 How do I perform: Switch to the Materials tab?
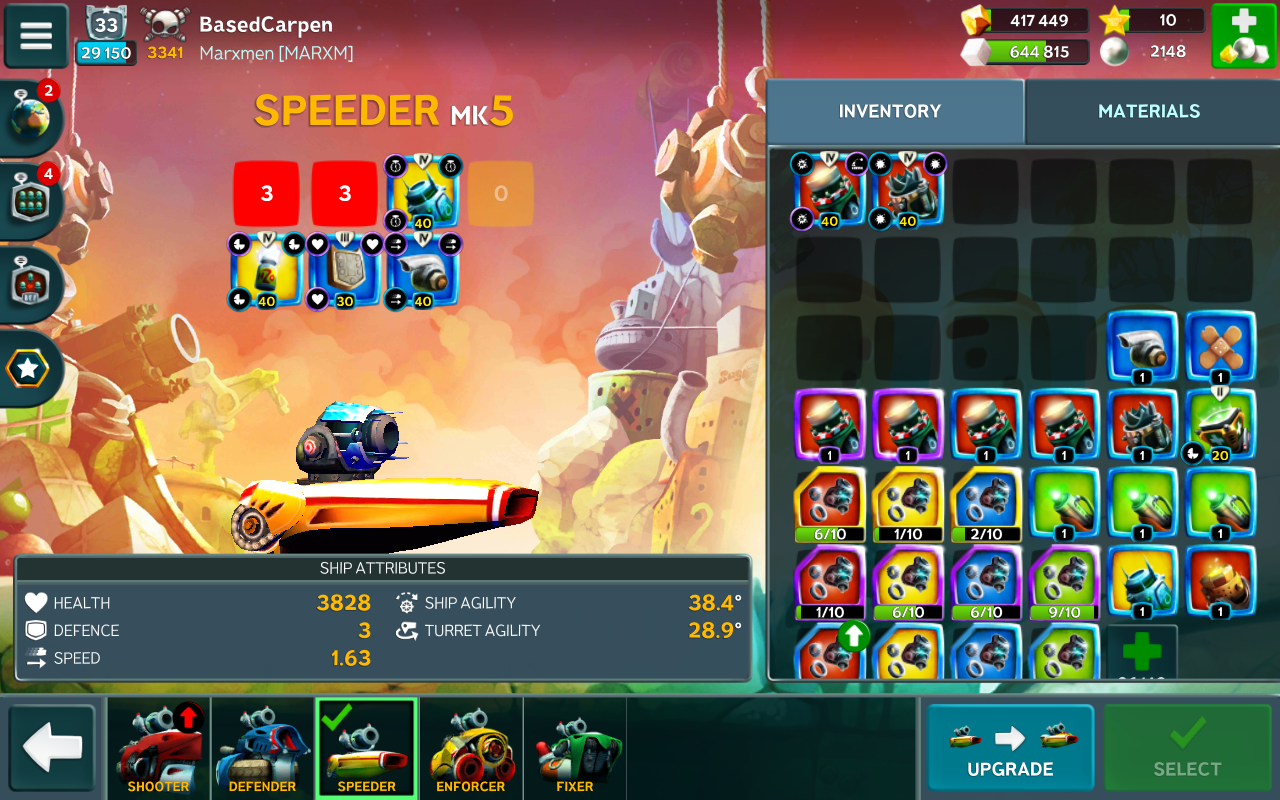[x=1149, y=111]
